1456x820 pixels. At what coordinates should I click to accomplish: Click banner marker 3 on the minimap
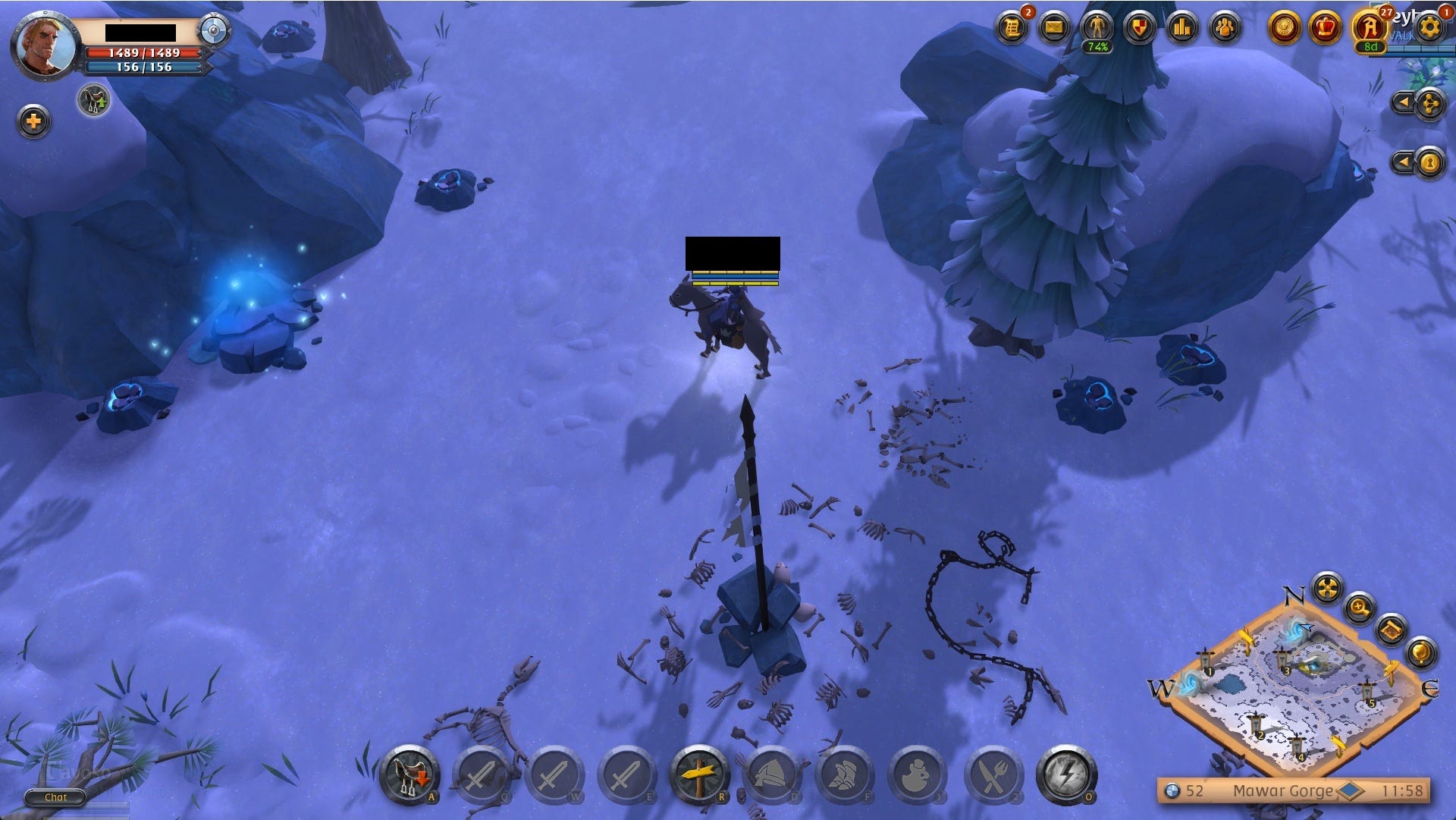(x=1283, y=658)
